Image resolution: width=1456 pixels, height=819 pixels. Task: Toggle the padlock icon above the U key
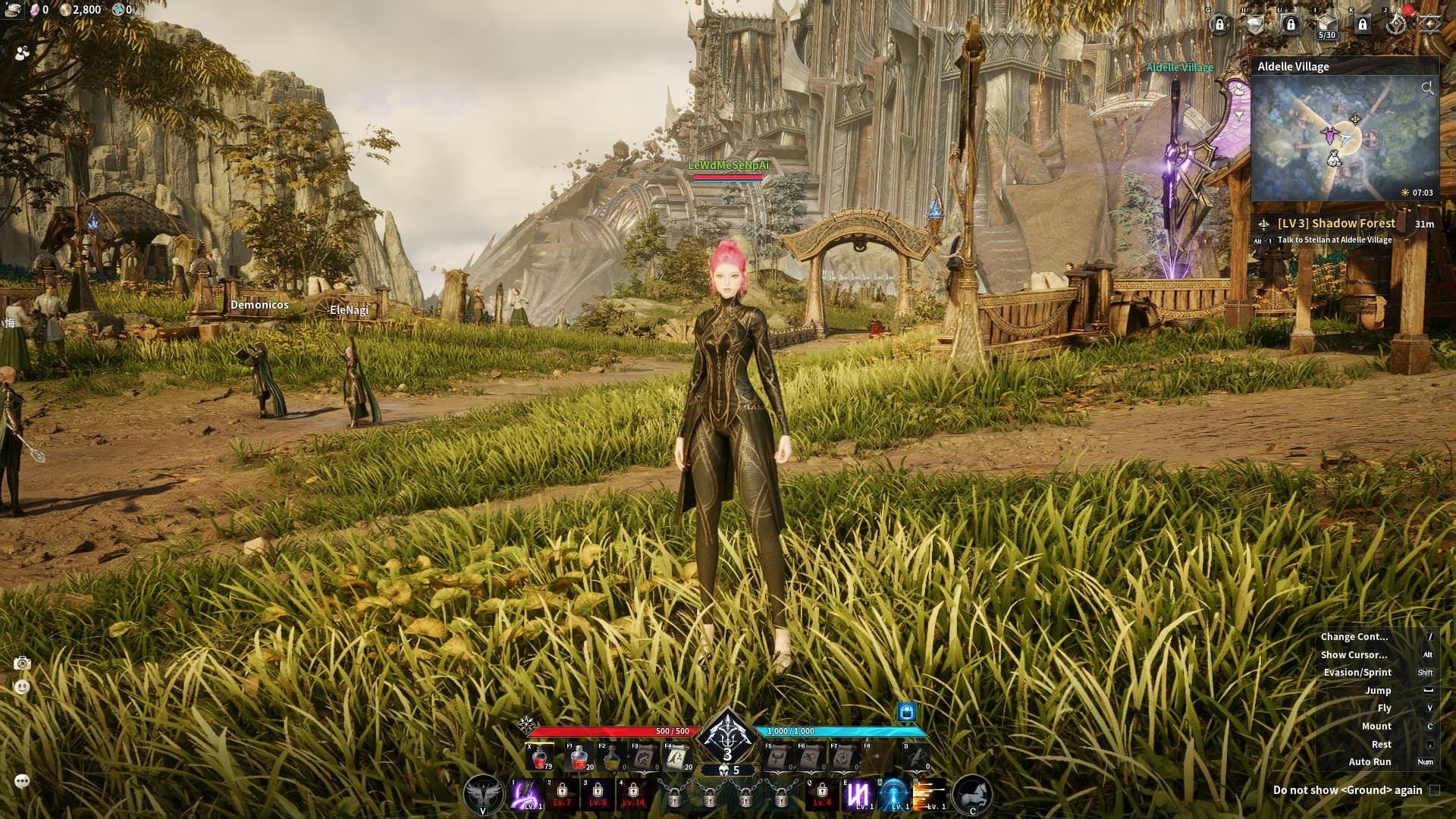pos(1291,25)
